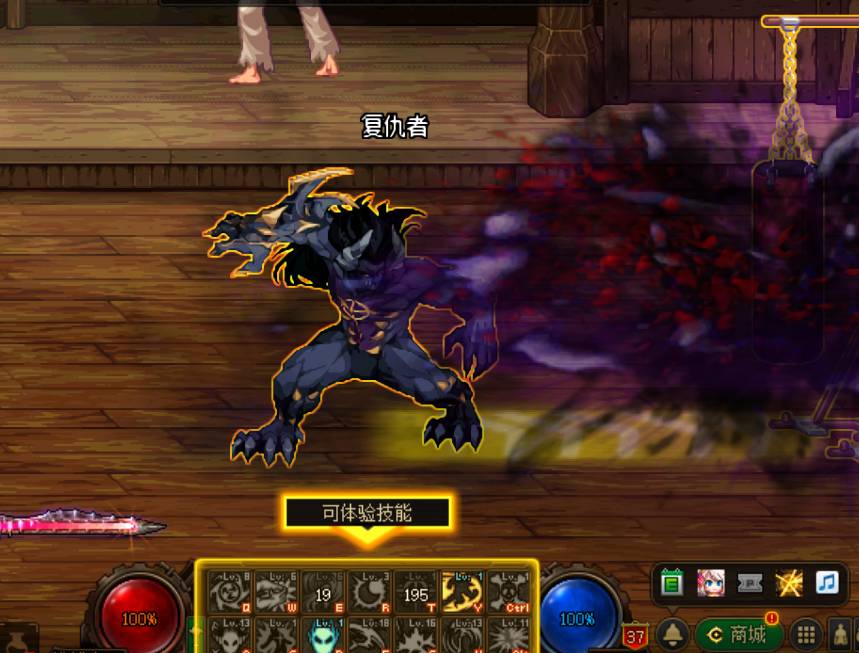Click the pink-haired girl portrait icon
The height and width of the screenshot is (653, 859).
[x=711, y=583]
